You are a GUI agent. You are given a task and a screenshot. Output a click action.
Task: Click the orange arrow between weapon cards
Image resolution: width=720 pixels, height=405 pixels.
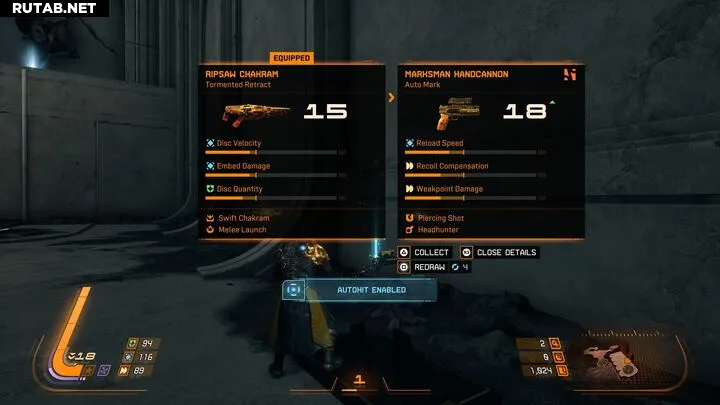[x=392, y=97]
